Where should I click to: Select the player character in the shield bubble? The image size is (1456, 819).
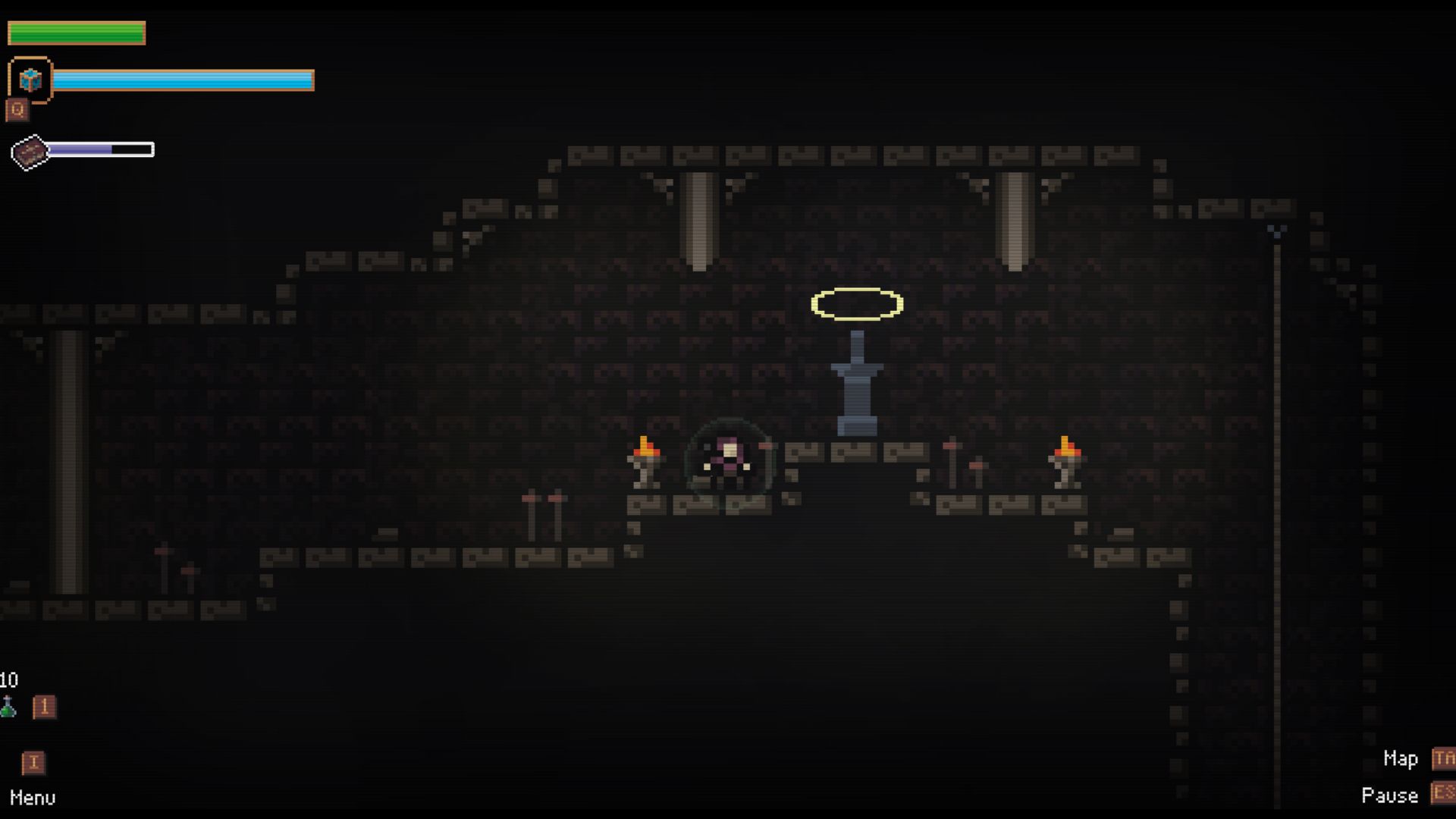pyautogui.click(x=728, y=455)
